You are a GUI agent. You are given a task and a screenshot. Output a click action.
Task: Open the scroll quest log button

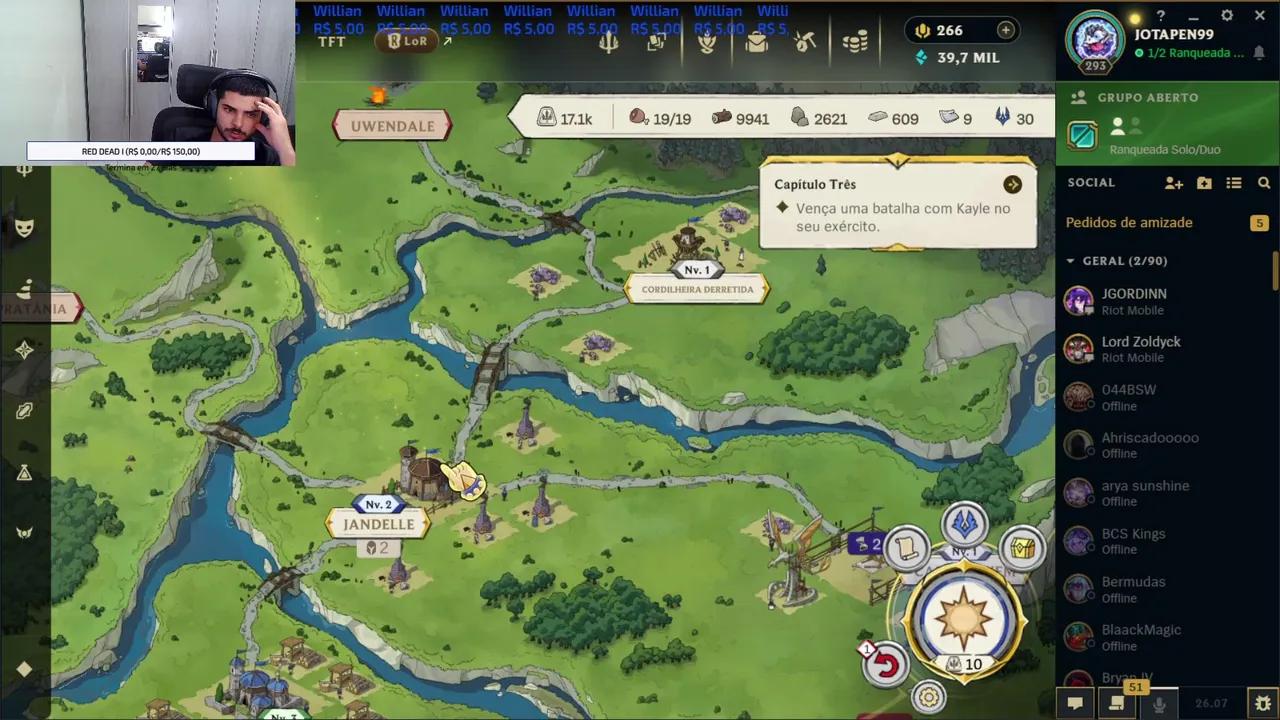coord(907,548)
